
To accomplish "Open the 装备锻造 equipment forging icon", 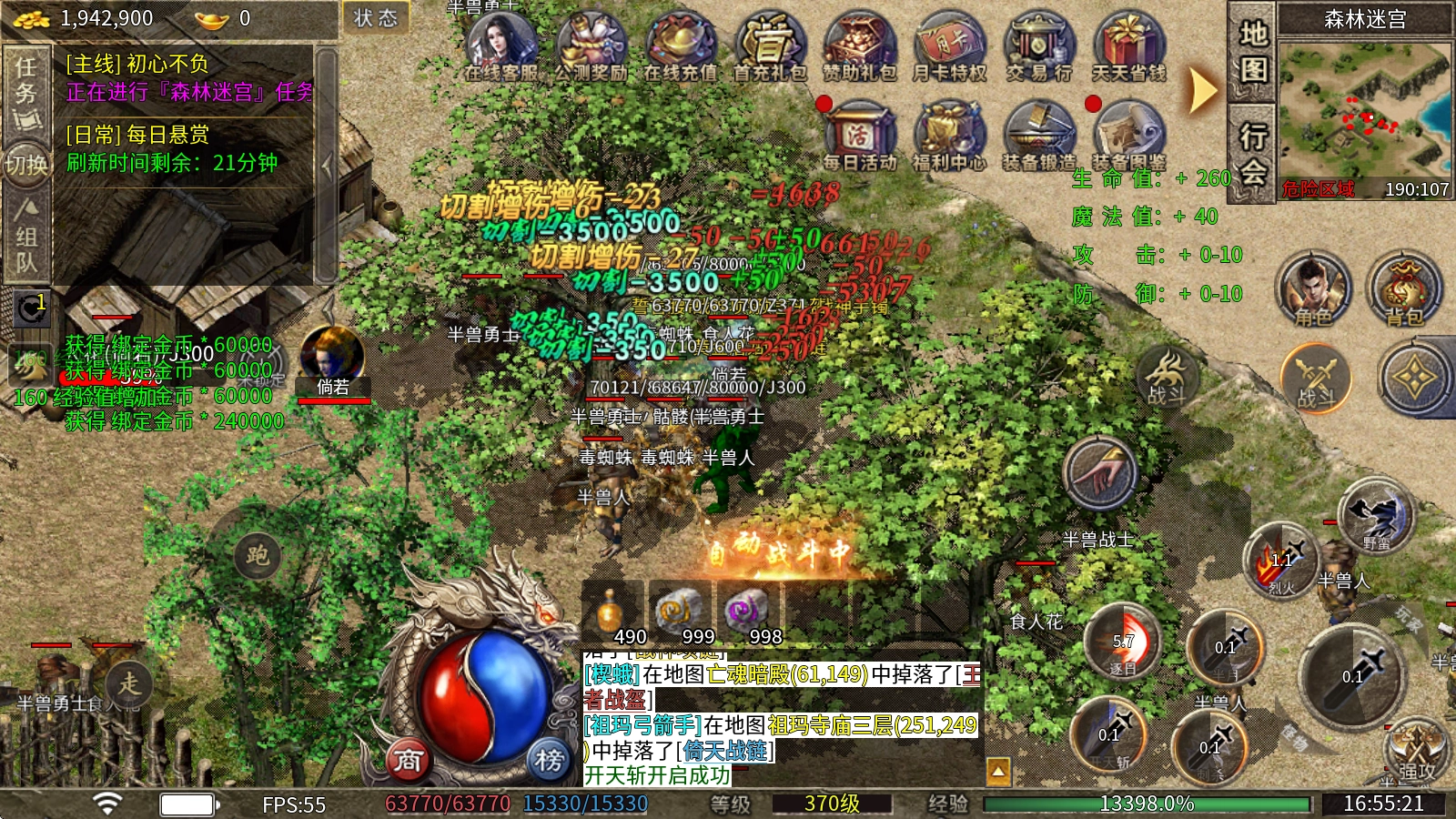I will coord(1038,136).
